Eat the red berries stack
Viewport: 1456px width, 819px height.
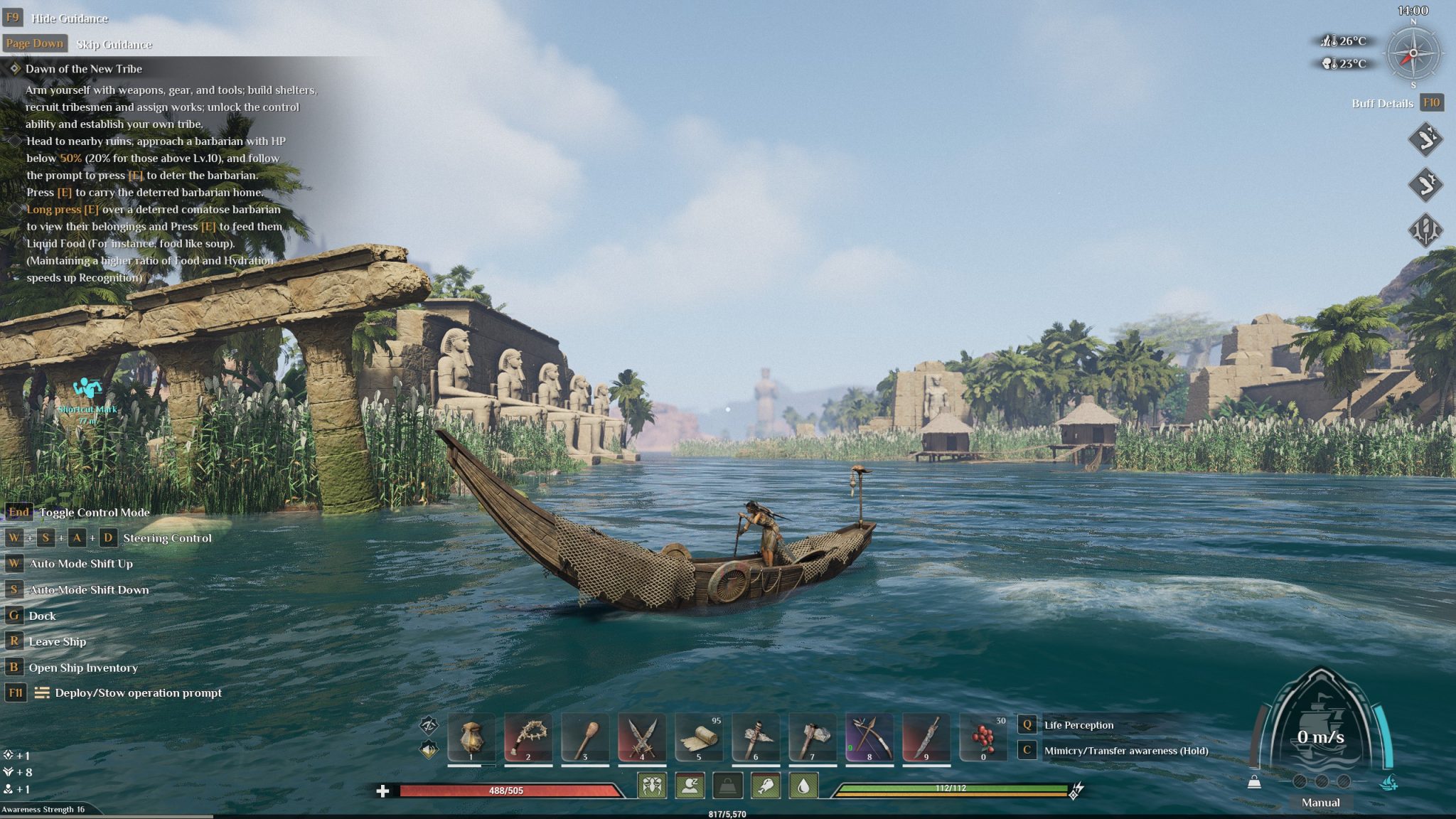(983, 737)
